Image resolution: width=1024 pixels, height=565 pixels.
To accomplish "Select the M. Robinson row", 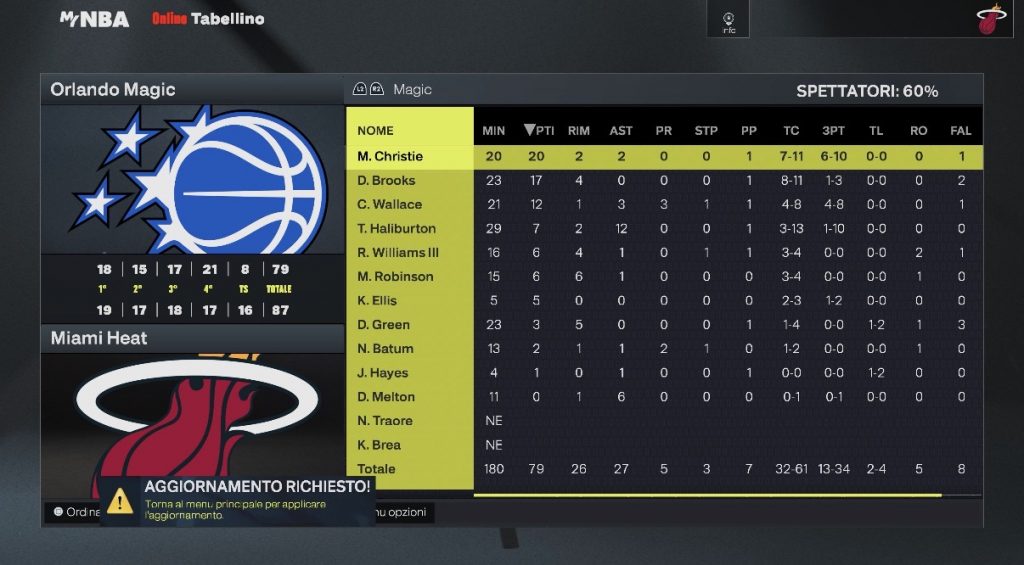I will (x=395, y=277).
